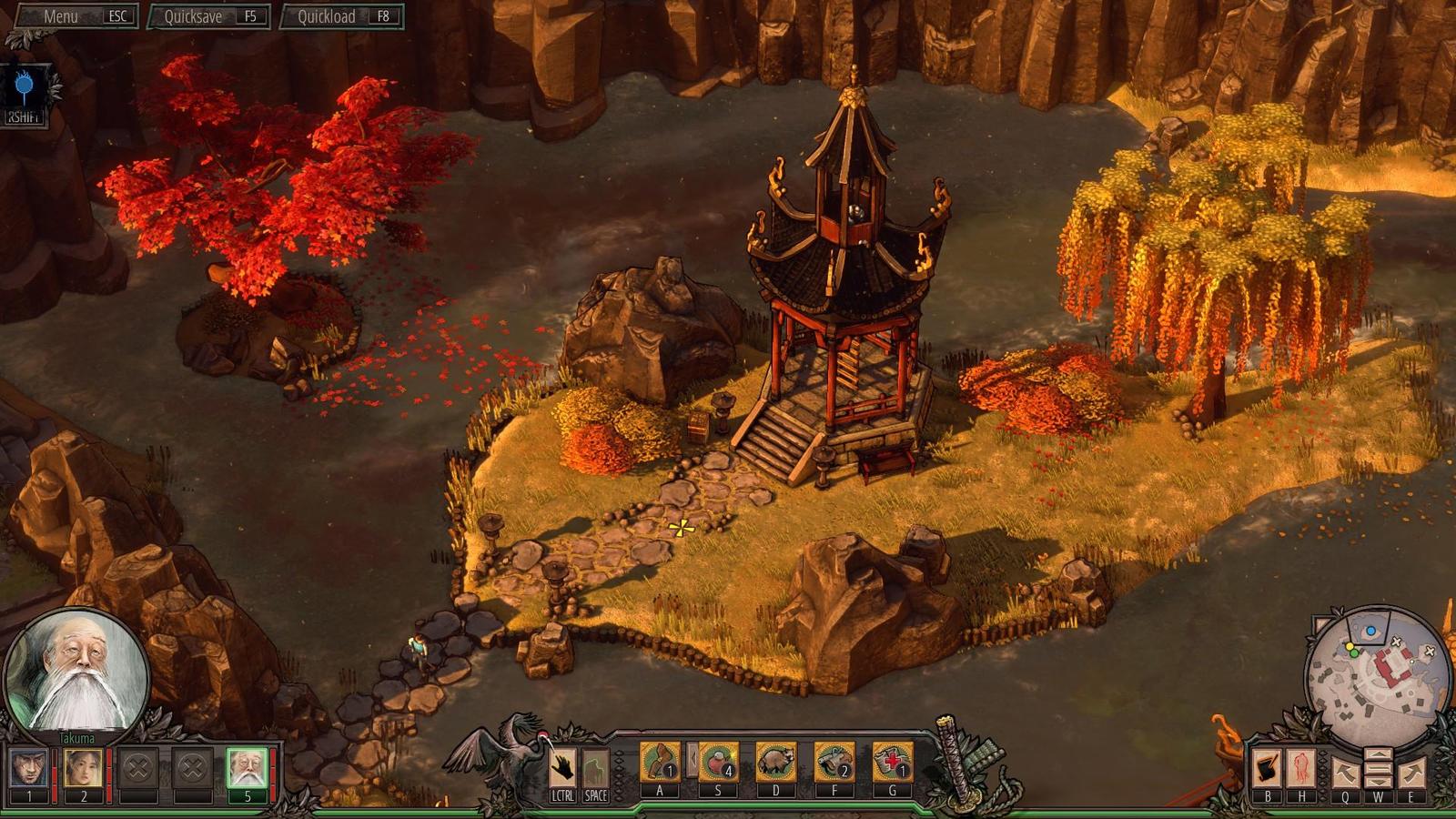Select the grenade ability with count 4
The height and width of the screenshot is (819, 1456).
718,762
